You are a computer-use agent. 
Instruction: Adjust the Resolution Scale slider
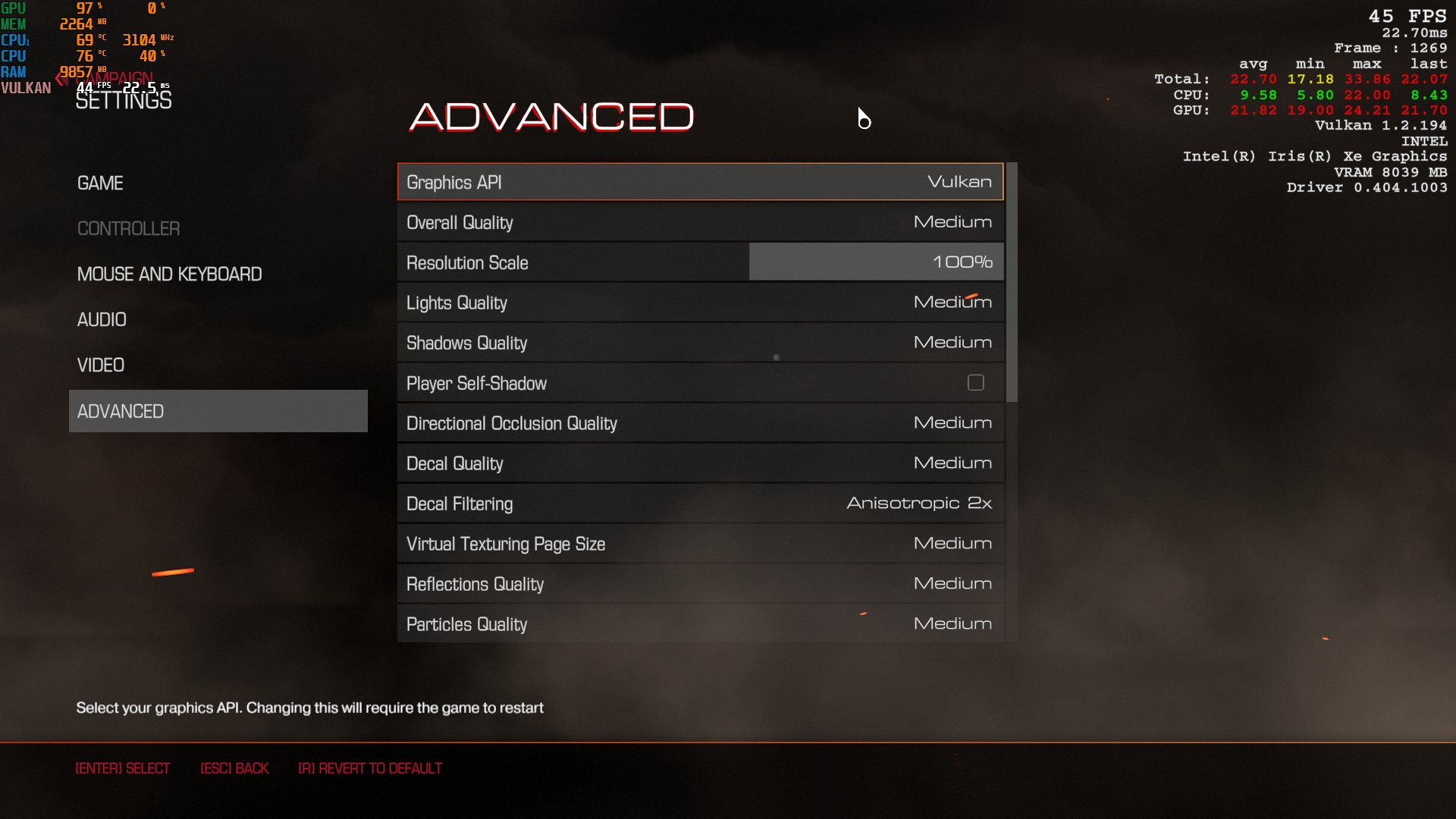pyautogui.click(x=876, y=262)
